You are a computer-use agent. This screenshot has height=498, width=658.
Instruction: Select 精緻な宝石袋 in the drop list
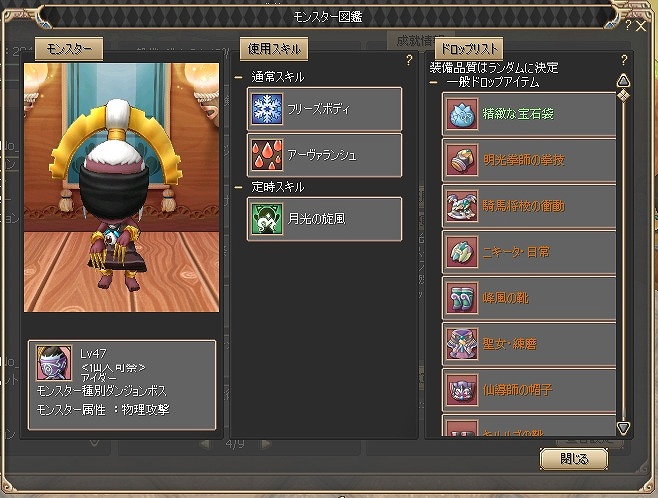(529, 113)
